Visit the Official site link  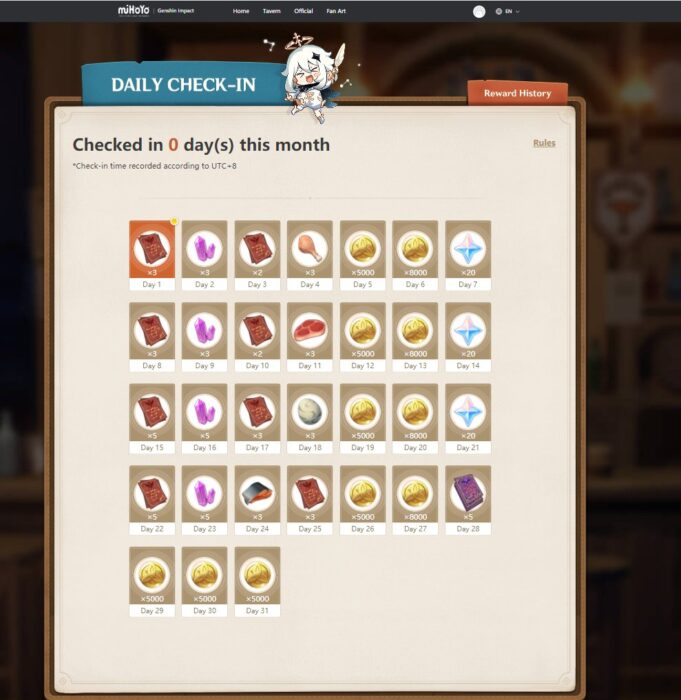click(303, 11)
